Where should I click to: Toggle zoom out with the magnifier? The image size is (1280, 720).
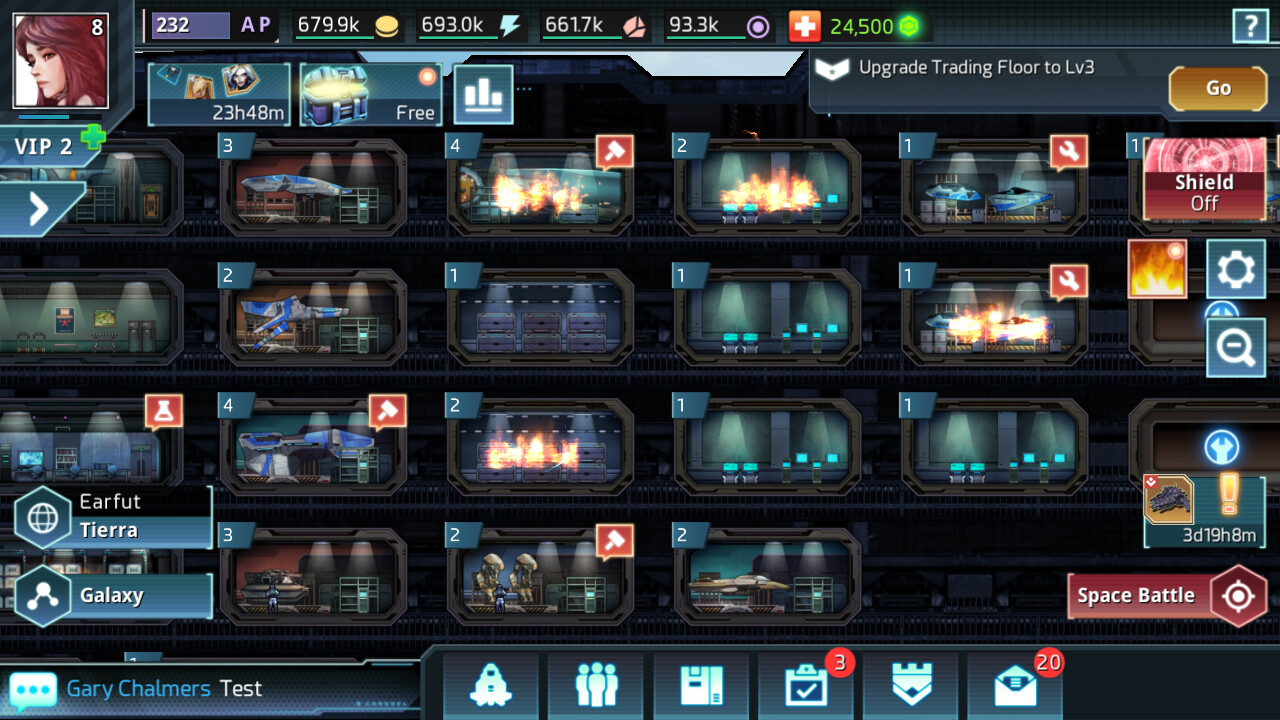tap(1236, 347)
